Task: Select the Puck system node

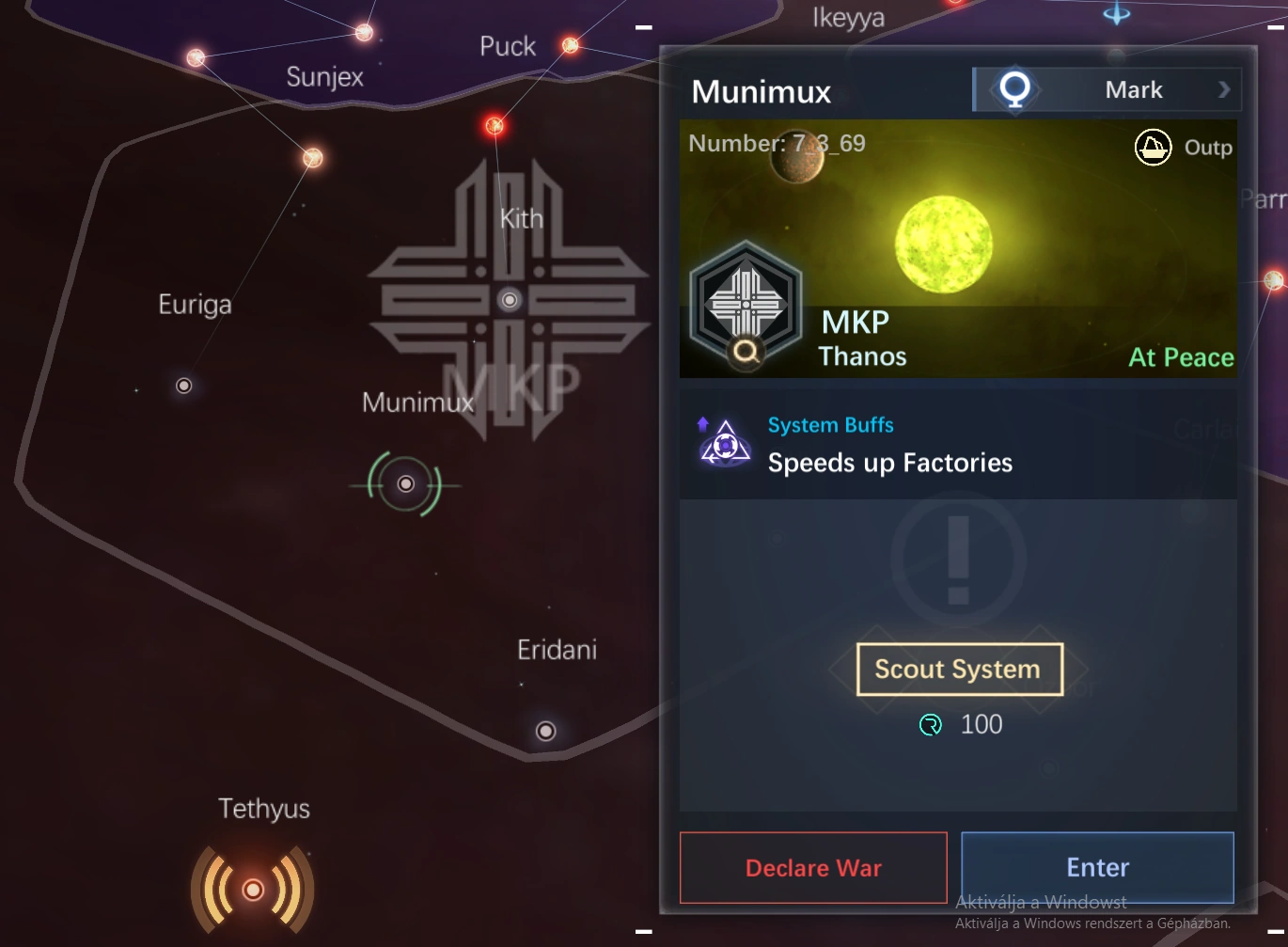Action: [570, 45]
